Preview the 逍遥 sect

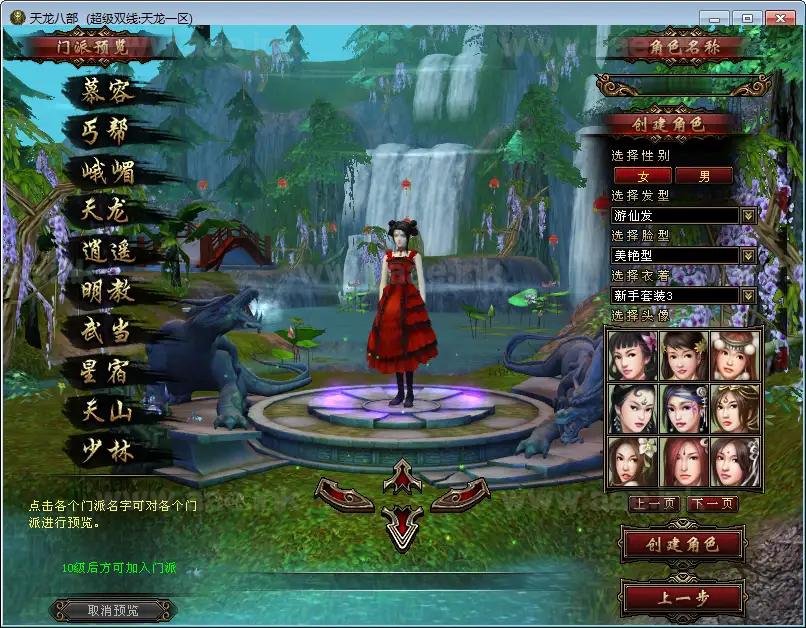(108, 251)
